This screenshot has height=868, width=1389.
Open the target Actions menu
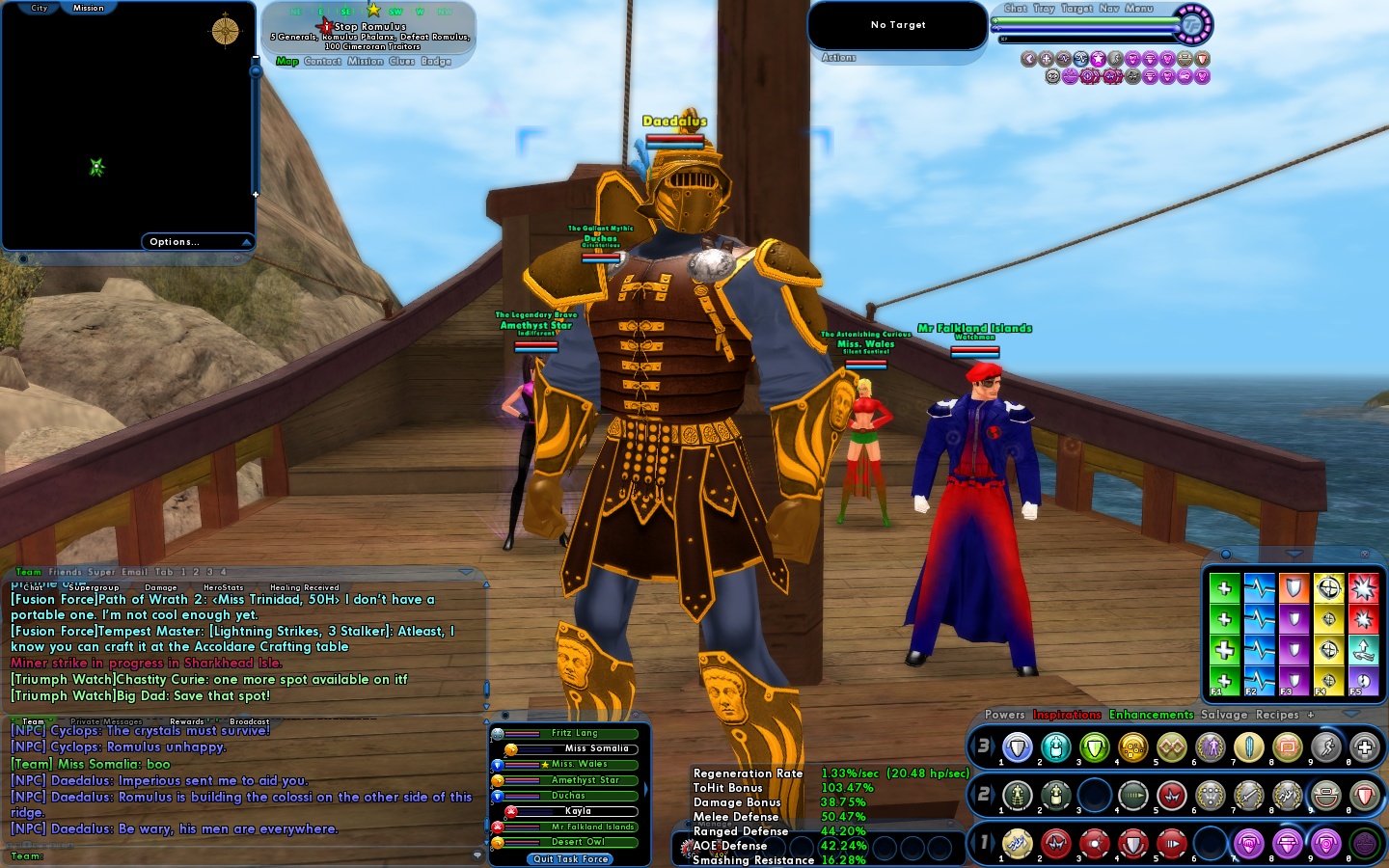pyautogui.click(x=838, y=58)
